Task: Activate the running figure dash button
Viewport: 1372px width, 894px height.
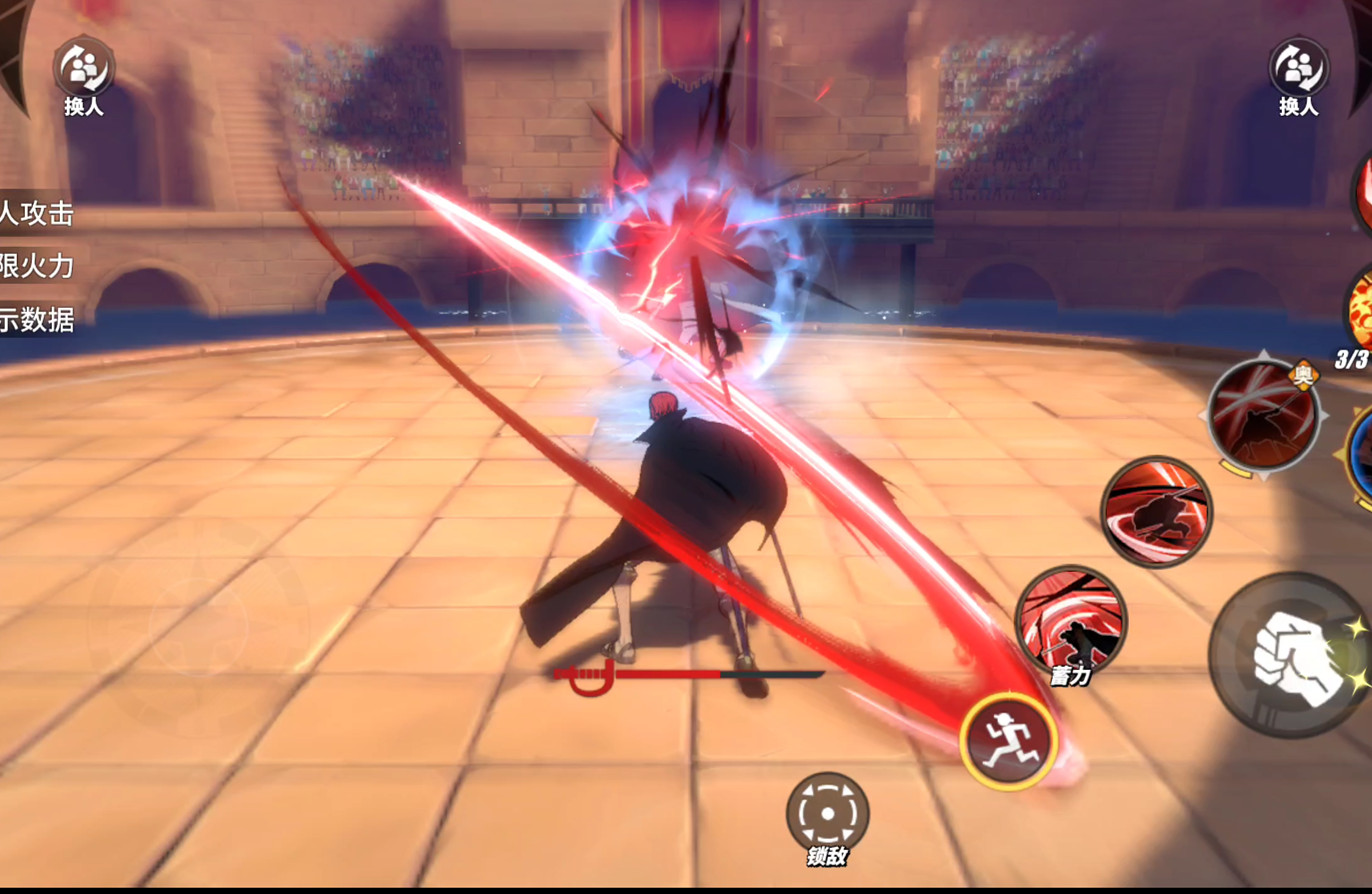Action: point(1008,741)
